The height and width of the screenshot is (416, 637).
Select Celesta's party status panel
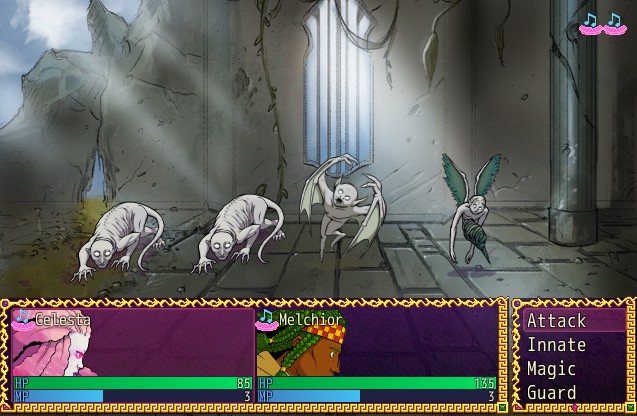click(x=132, y=356)
